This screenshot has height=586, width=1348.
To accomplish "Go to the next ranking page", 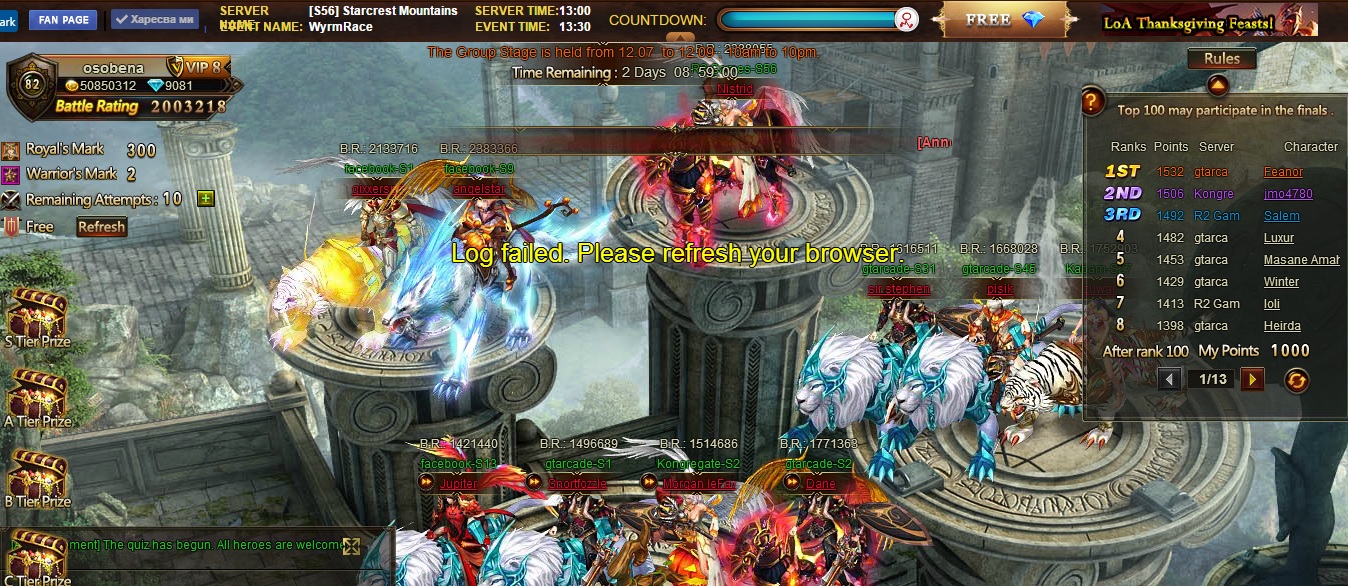I will 1252,379.
